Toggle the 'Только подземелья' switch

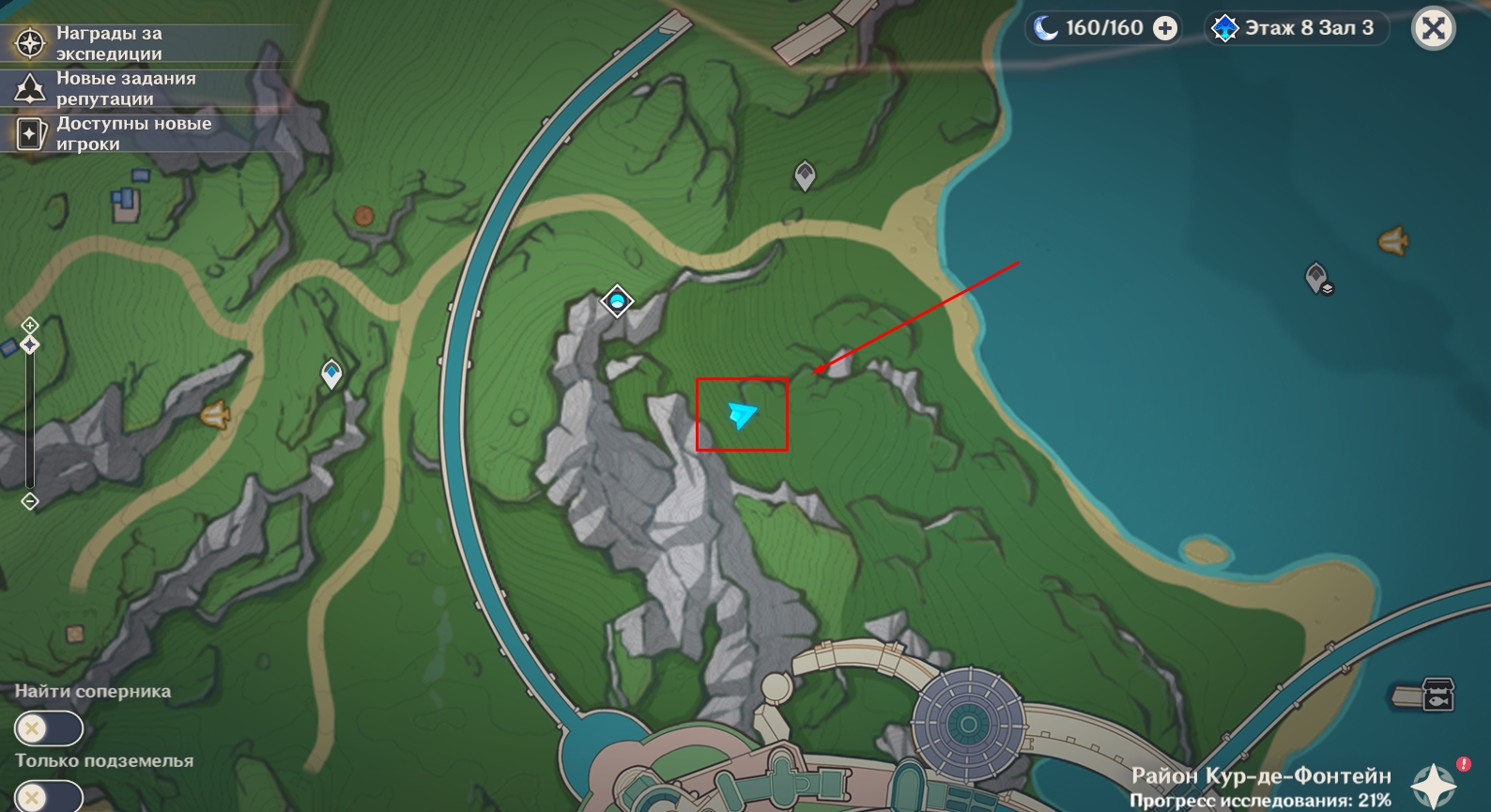click(x=49, y=797)
